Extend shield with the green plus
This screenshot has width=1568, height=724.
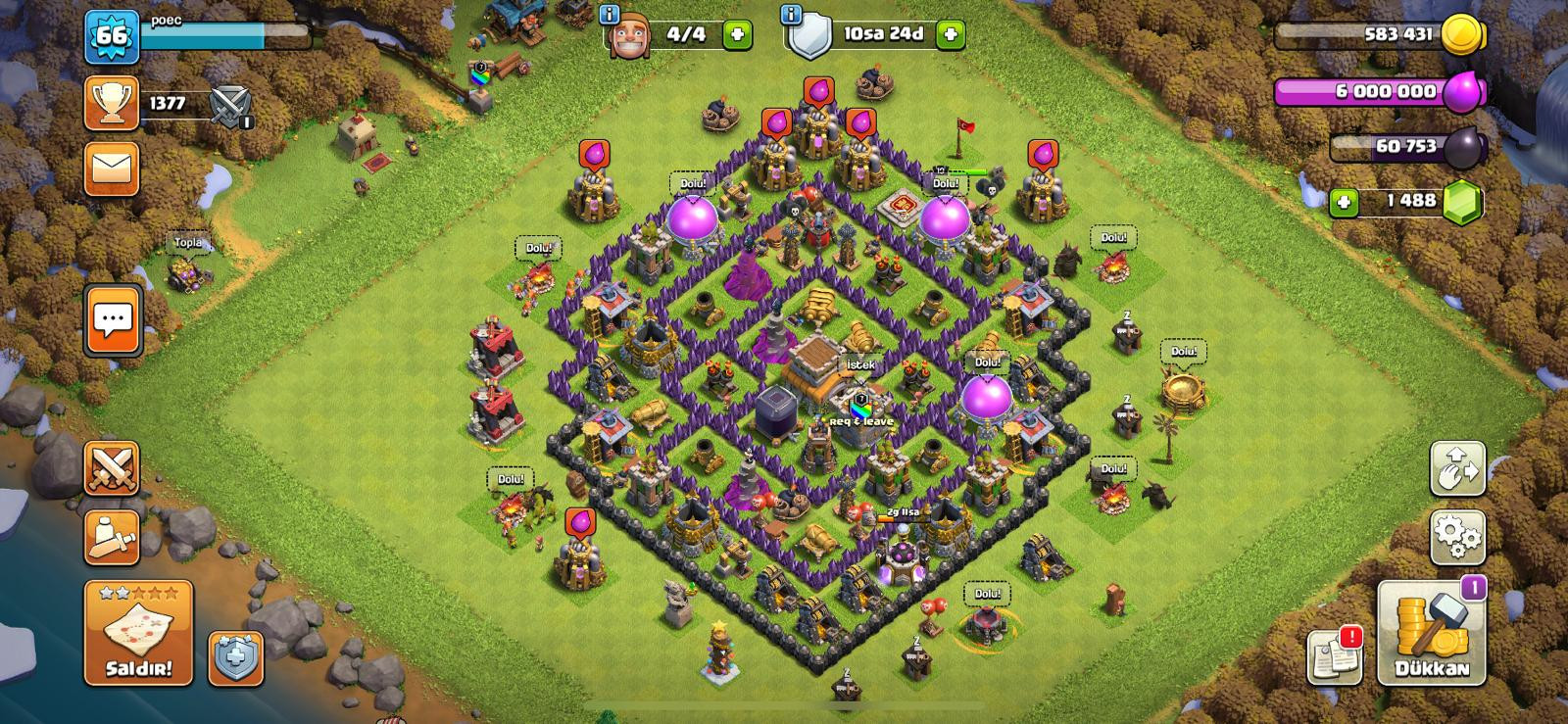[950, 35]
